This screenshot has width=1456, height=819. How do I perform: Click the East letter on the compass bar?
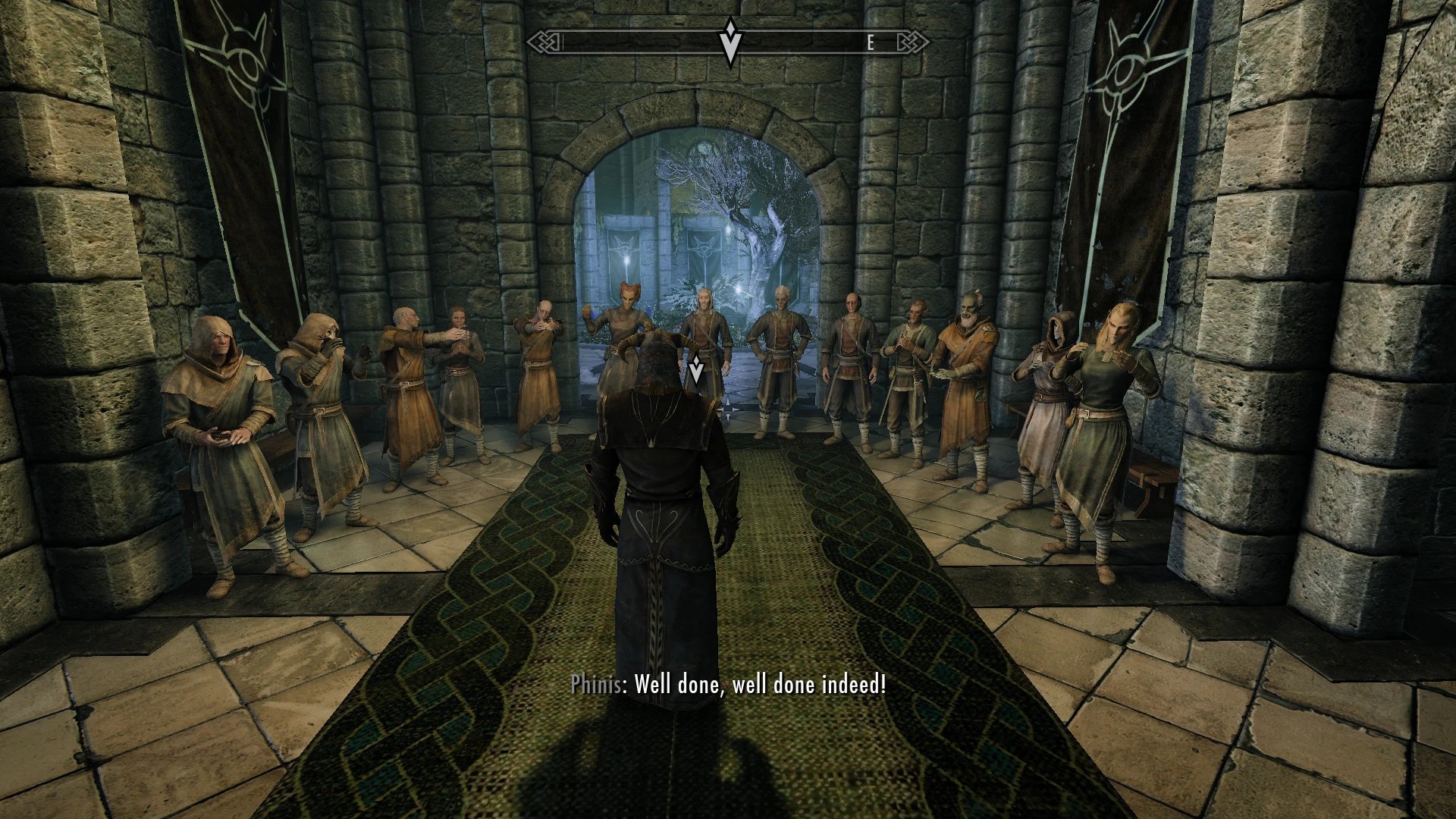click(871, 43)
